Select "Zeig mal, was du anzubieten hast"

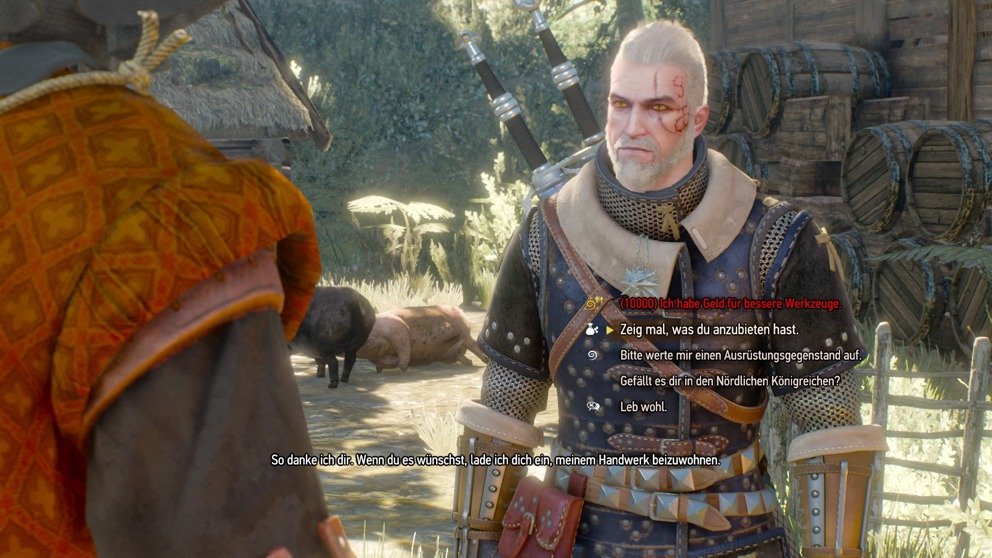click(x=702, y=328)
